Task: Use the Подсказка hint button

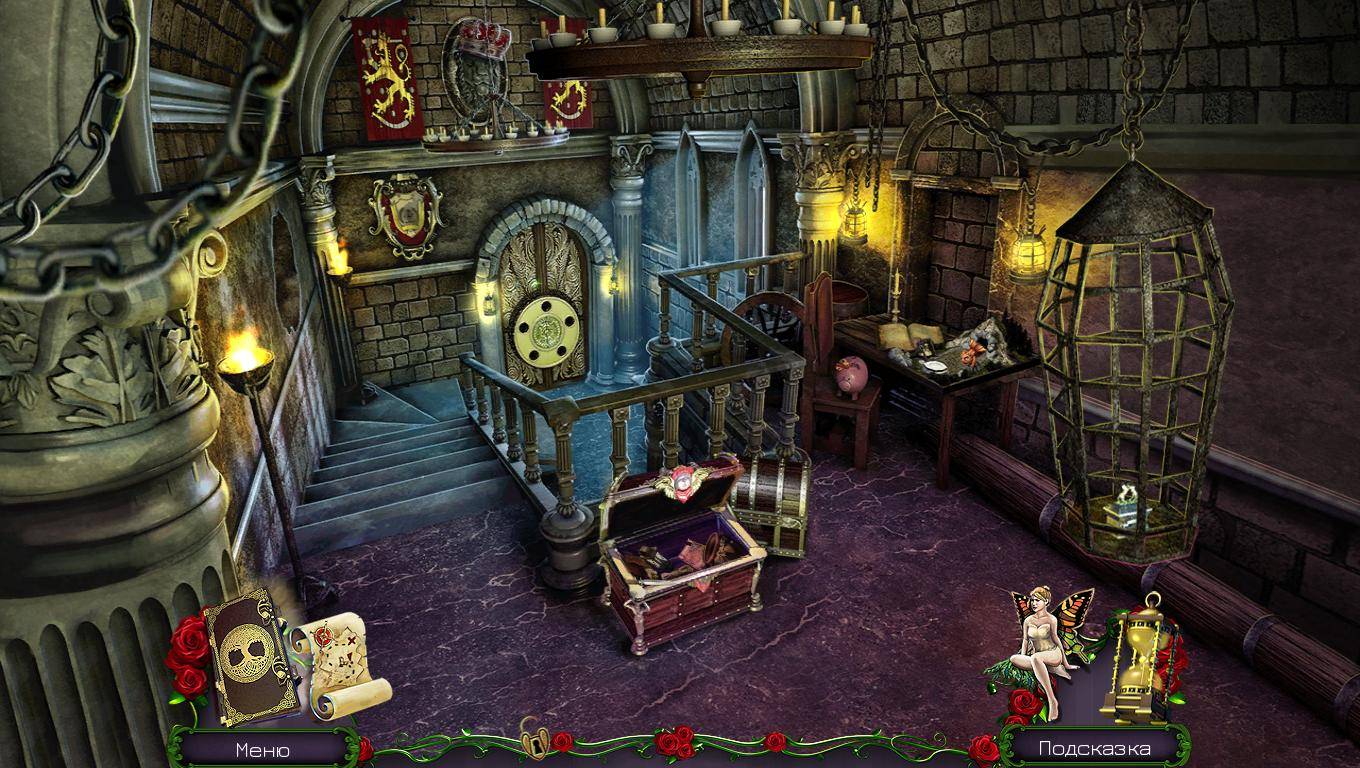Action: (x=1094, y=748)
